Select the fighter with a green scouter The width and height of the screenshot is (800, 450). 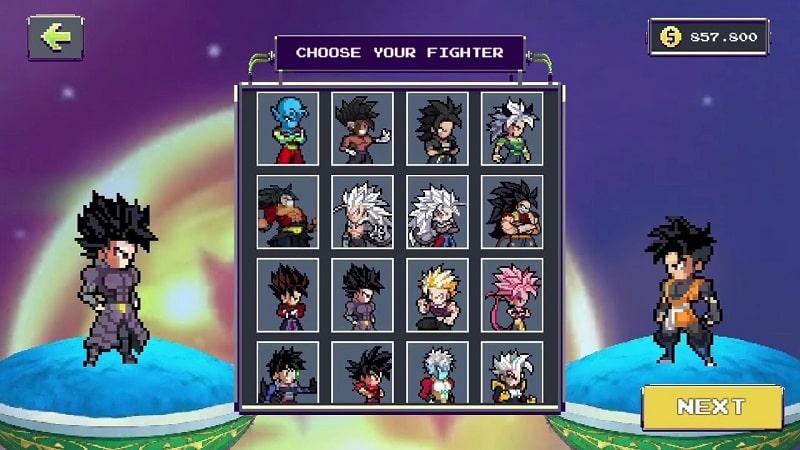click(x=288, y=373)
